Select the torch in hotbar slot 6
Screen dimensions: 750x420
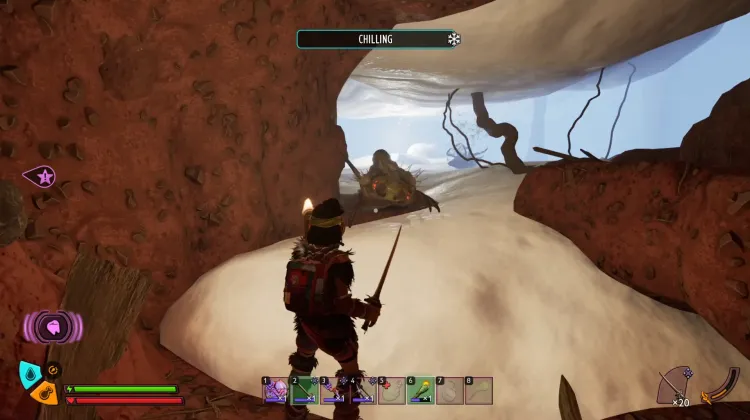tap(421, 390)
